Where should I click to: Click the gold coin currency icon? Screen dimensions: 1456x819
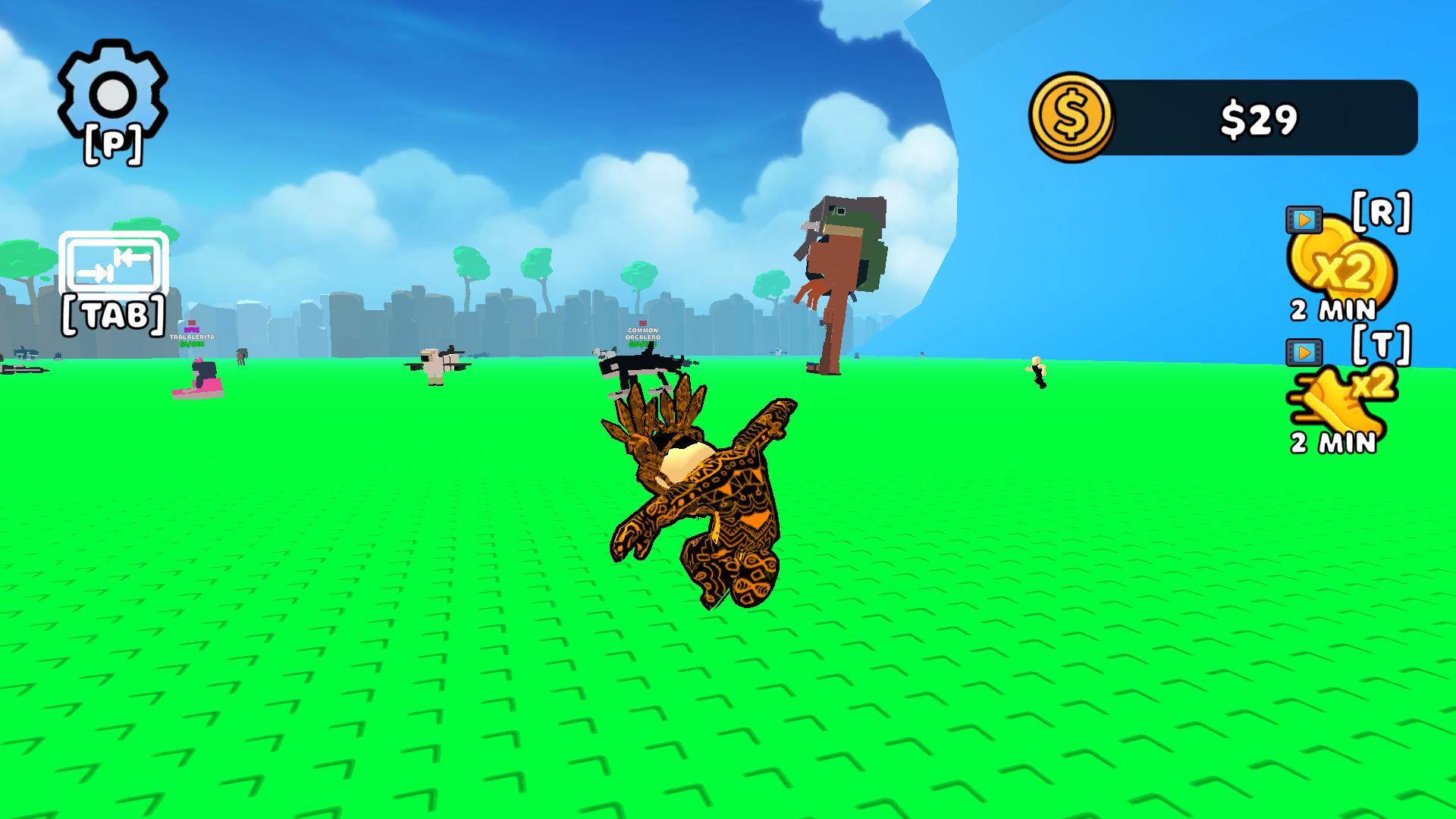pyautogui.click(x=1072, y=117)
